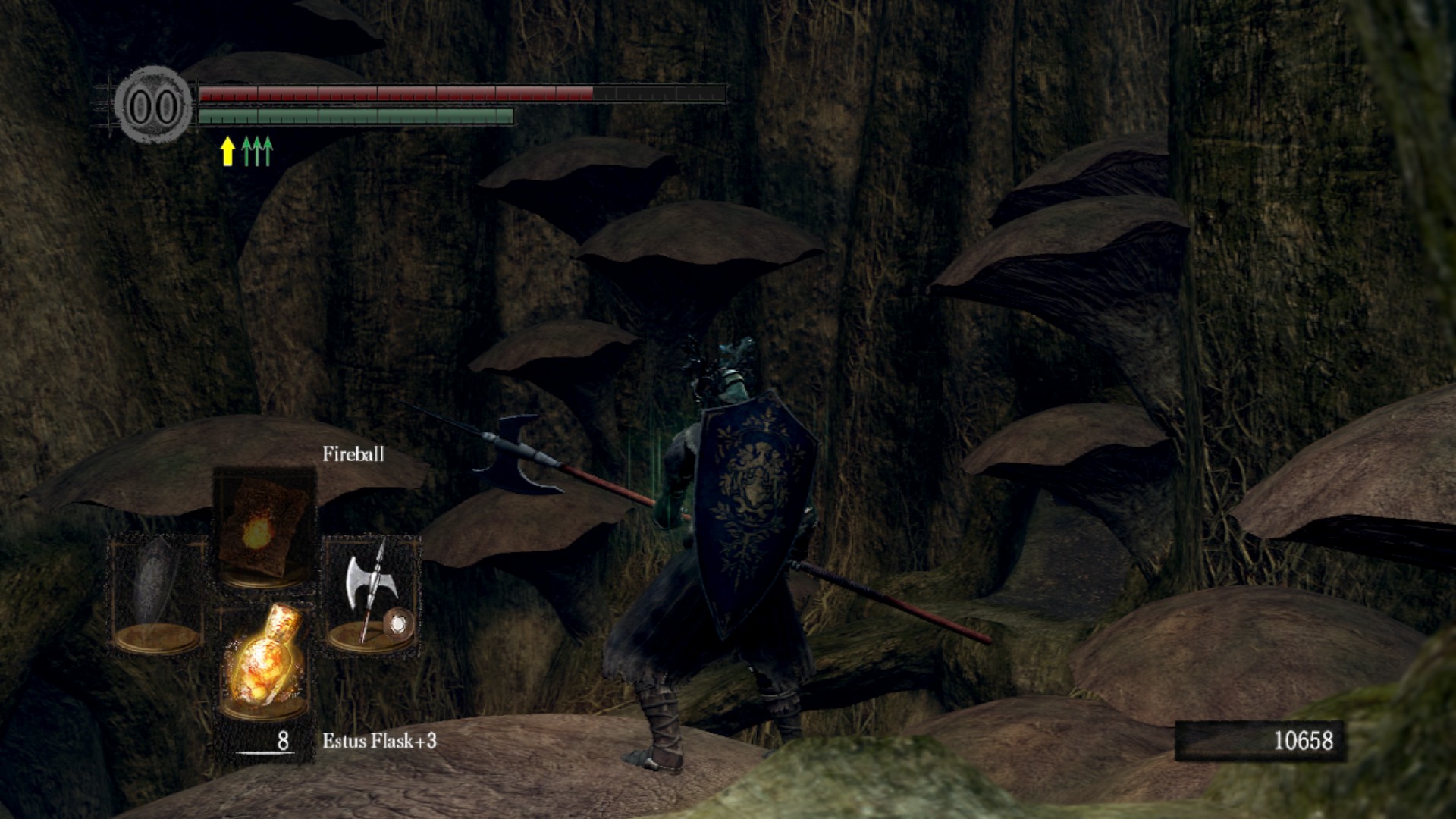Click the left-hand shield slot
The image size is (1456, 819).
[158, 593]
